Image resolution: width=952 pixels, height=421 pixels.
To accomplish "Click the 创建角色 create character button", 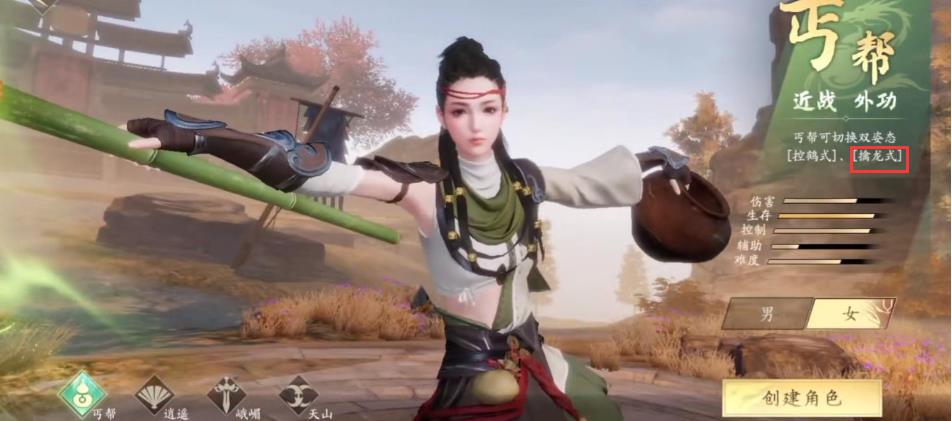I will pos(801,397).
